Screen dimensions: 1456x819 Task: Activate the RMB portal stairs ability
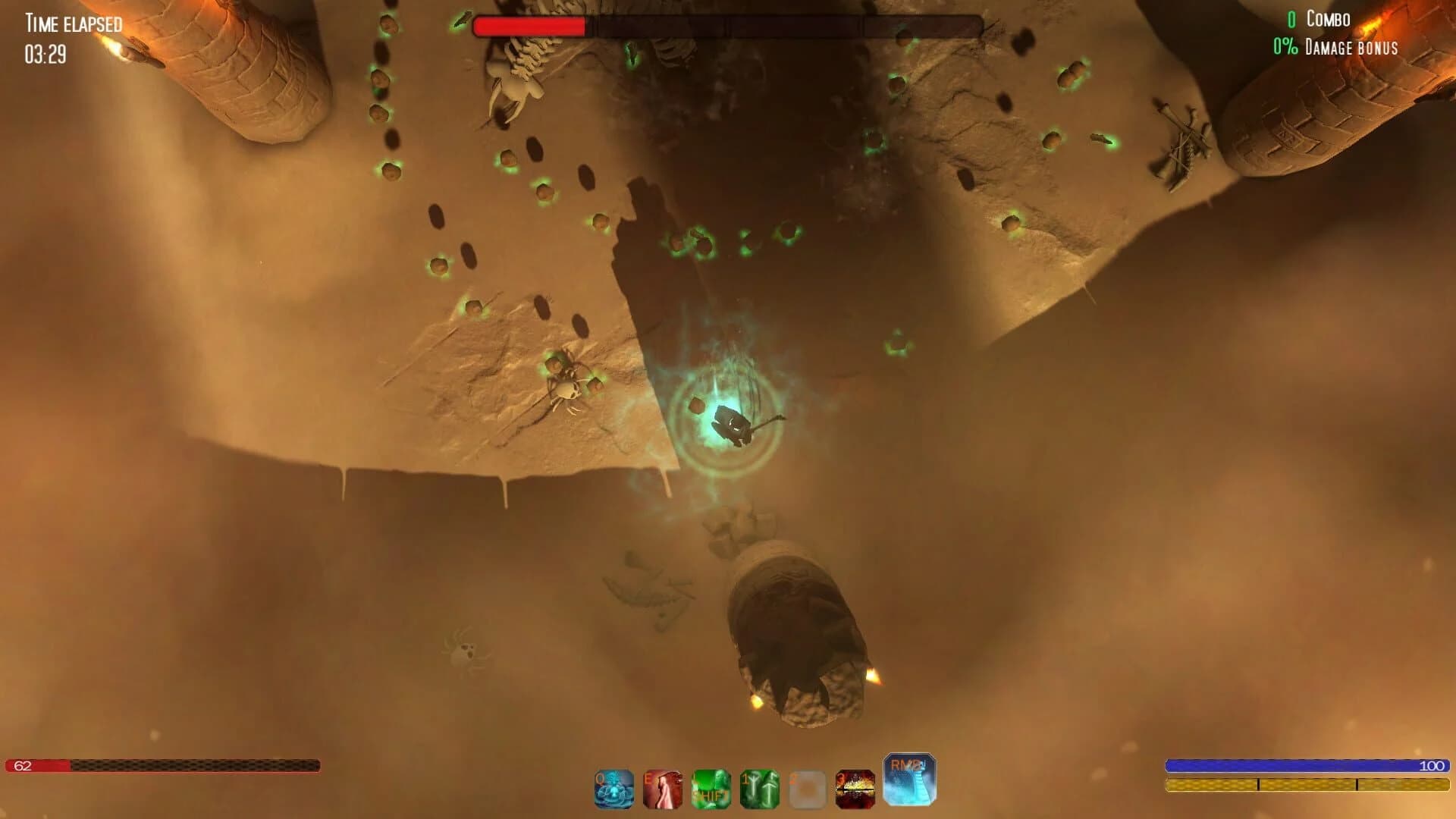[x=910, y=781]
